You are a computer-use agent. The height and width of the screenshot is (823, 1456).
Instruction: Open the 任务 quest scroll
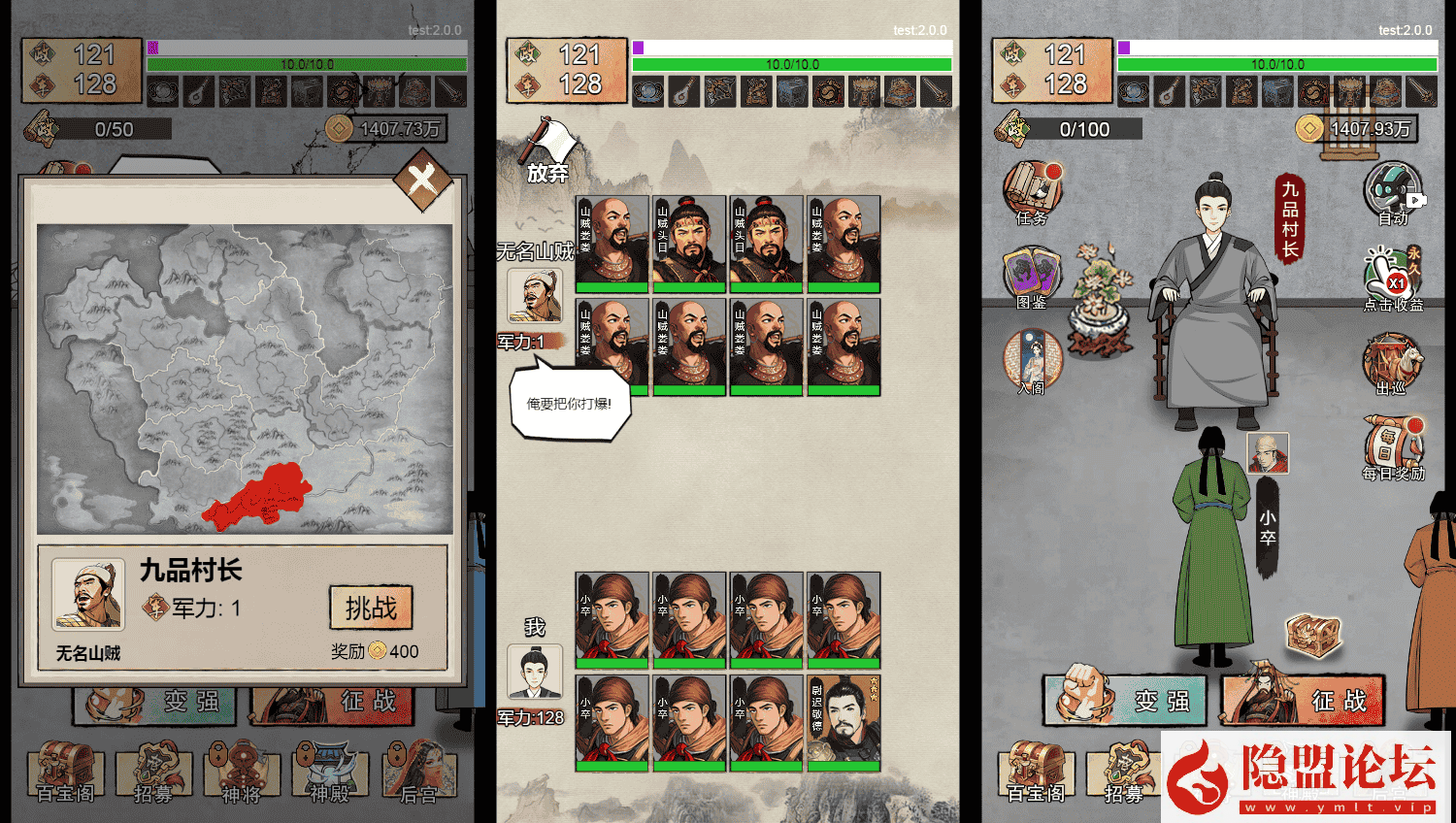[1032, 192]
